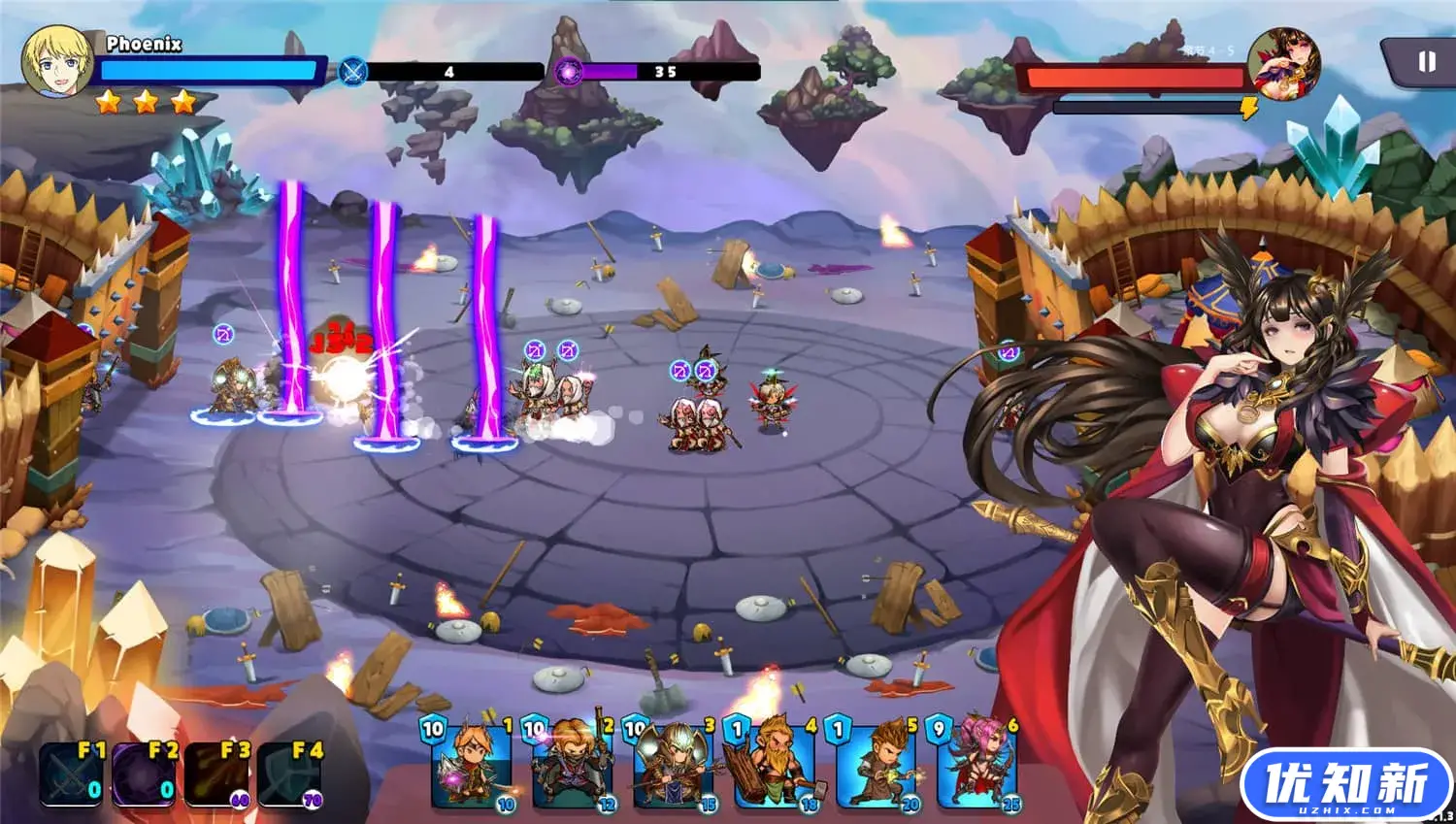Use the F3 meteor skill
This screenshot has height=824, width=1456.
(216, 774)
